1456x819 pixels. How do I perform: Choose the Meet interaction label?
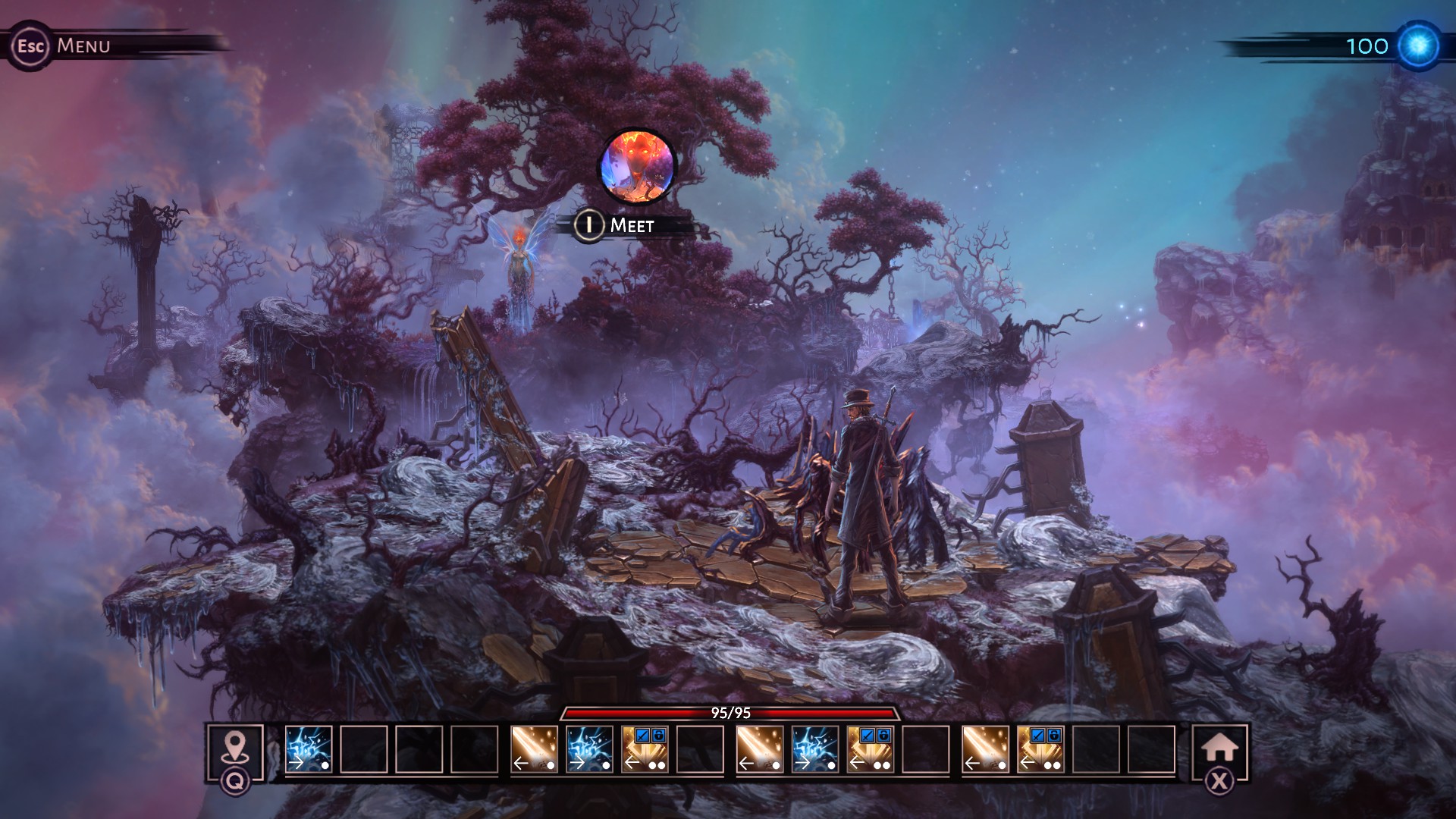(631, 225)
